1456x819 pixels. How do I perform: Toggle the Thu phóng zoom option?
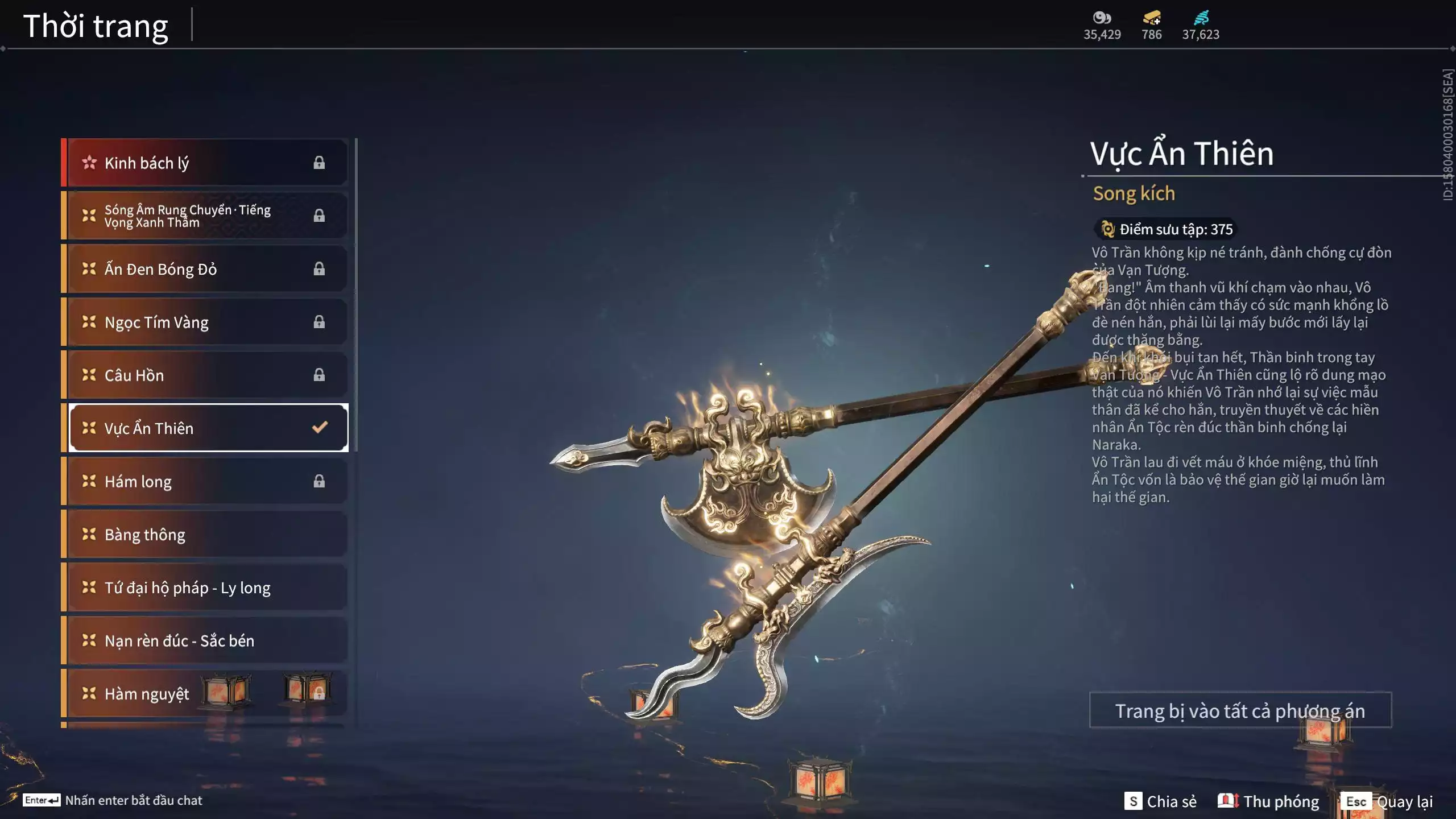[1268, 801]
